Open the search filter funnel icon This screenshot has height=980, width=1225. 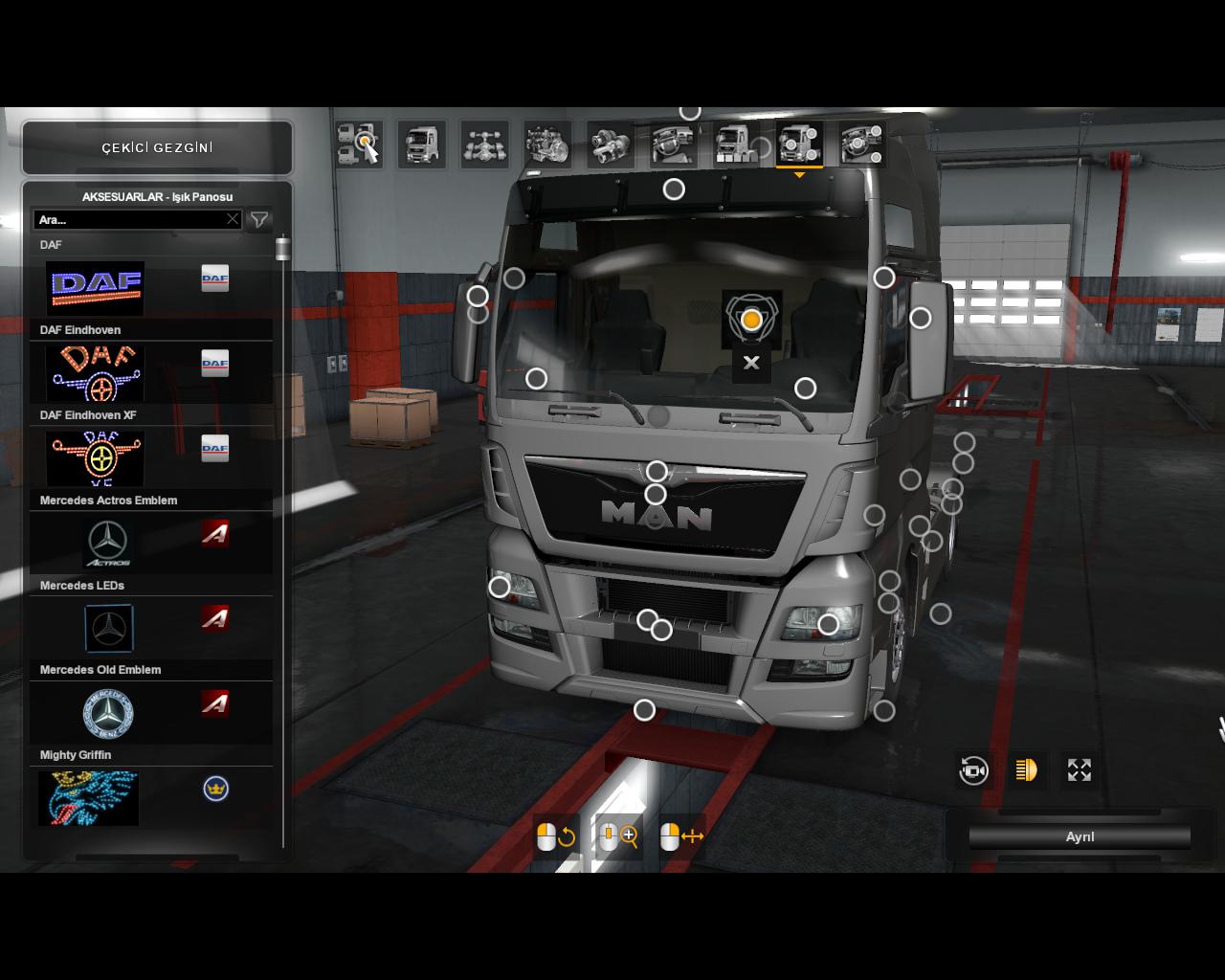click(x=258, y=219)
